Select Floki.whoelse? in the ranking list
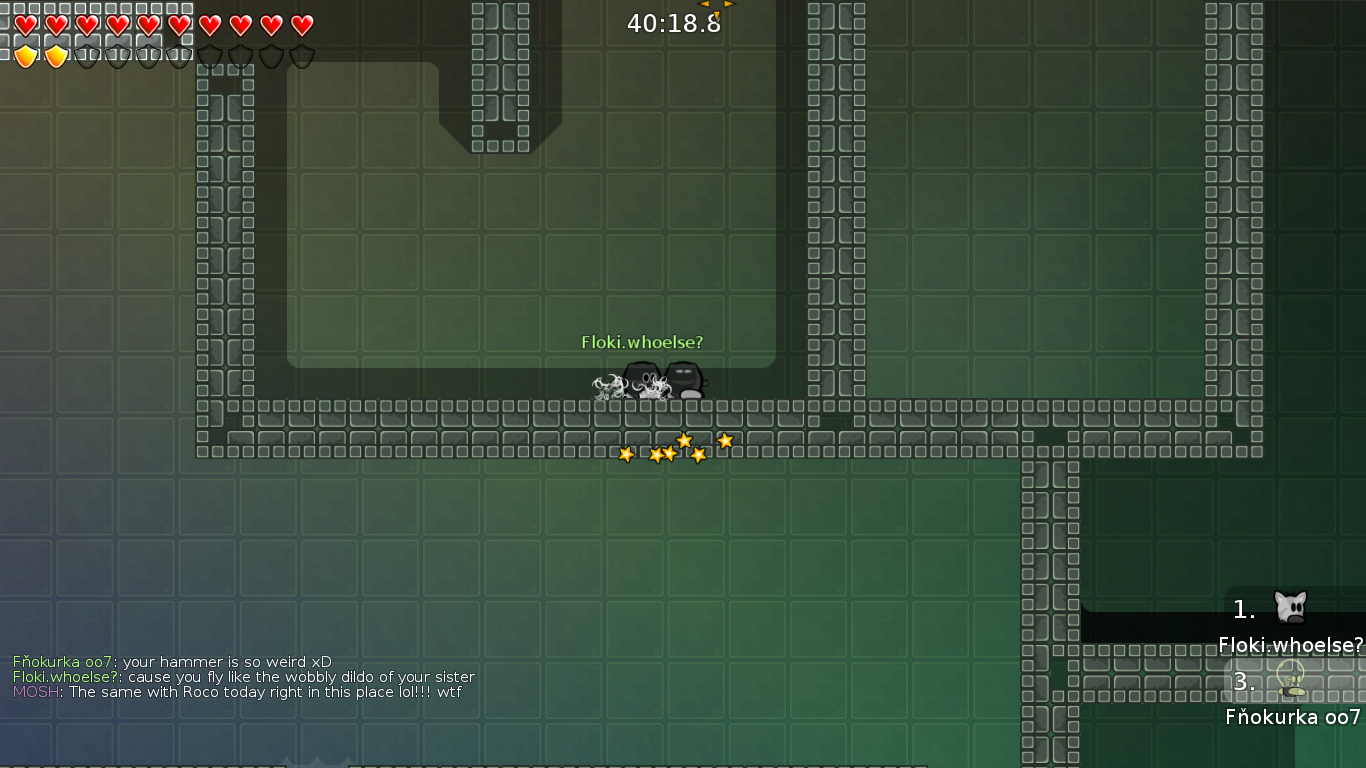1366x768 pixels. pyautogui.click(x=1290, y=644)
